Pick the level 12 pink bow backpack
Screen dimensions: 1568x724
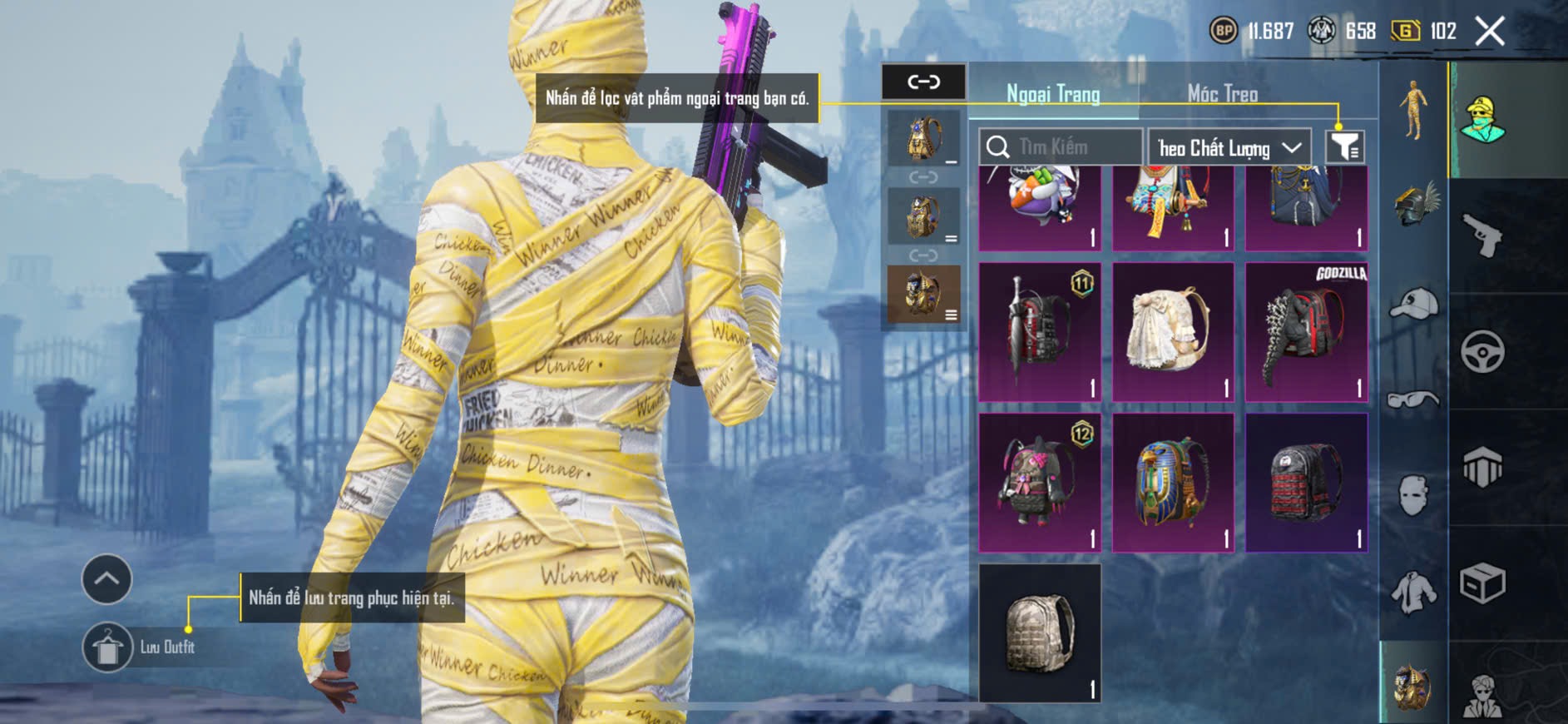coord(1040,483)
